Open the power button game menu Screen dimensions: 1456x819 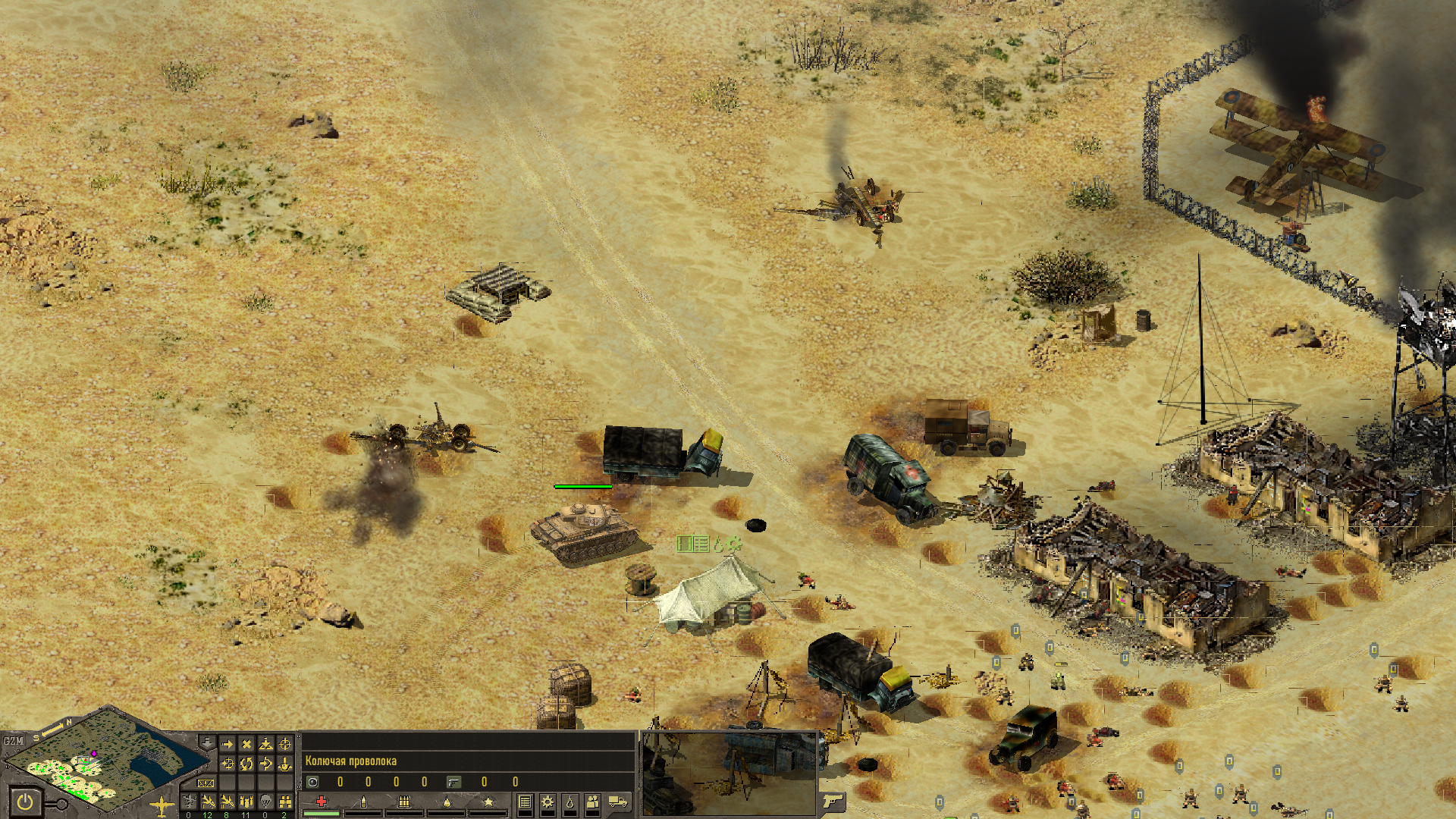coord(25,802)
